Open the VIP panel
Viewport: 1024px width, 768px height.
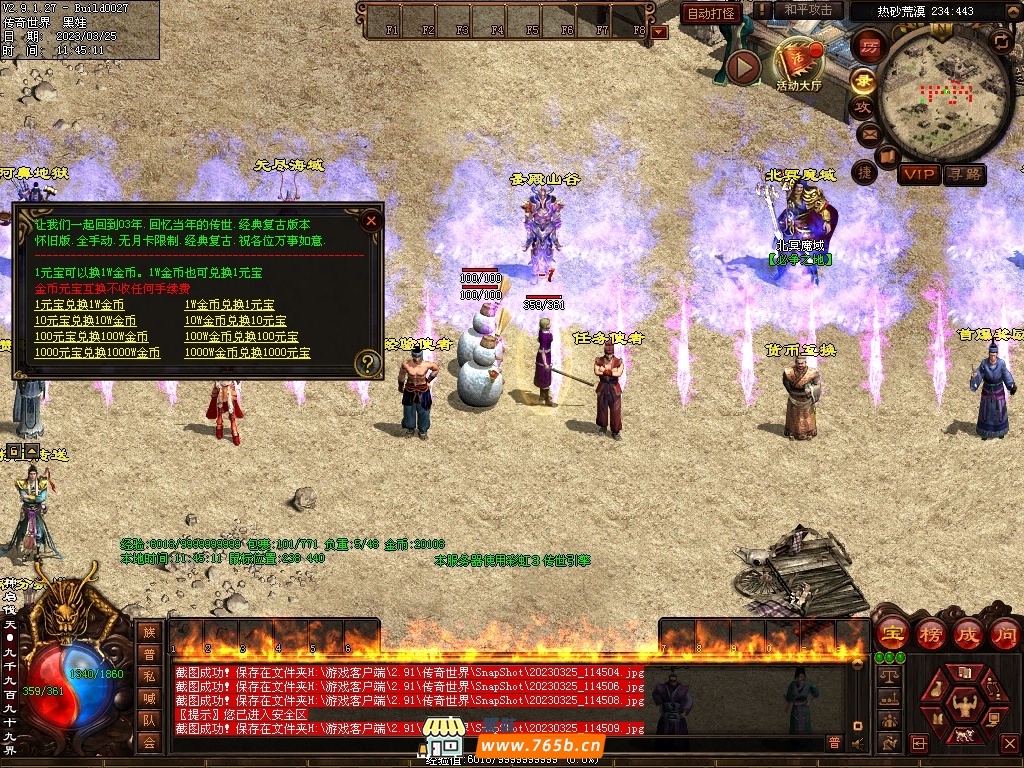pos(918,174)
